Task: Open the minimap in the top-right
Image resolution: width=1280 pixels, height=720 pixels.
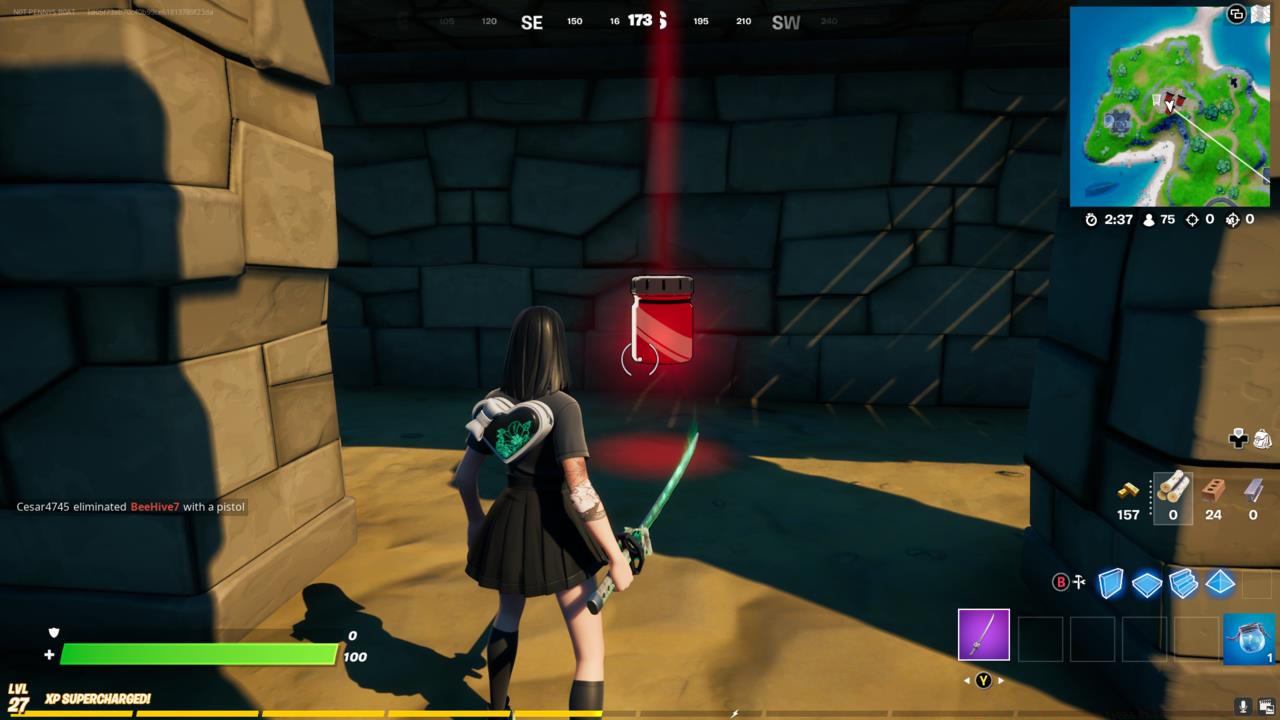Action: (1170, 105)
